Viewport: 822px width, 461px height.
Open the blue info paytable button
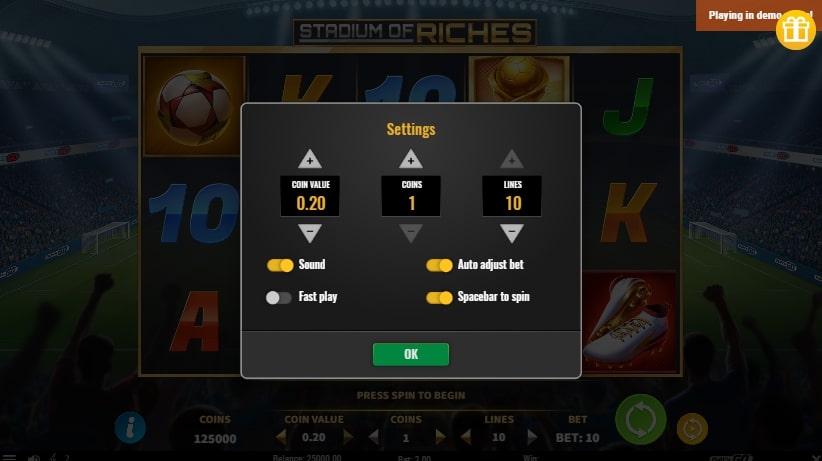[130, 427]
